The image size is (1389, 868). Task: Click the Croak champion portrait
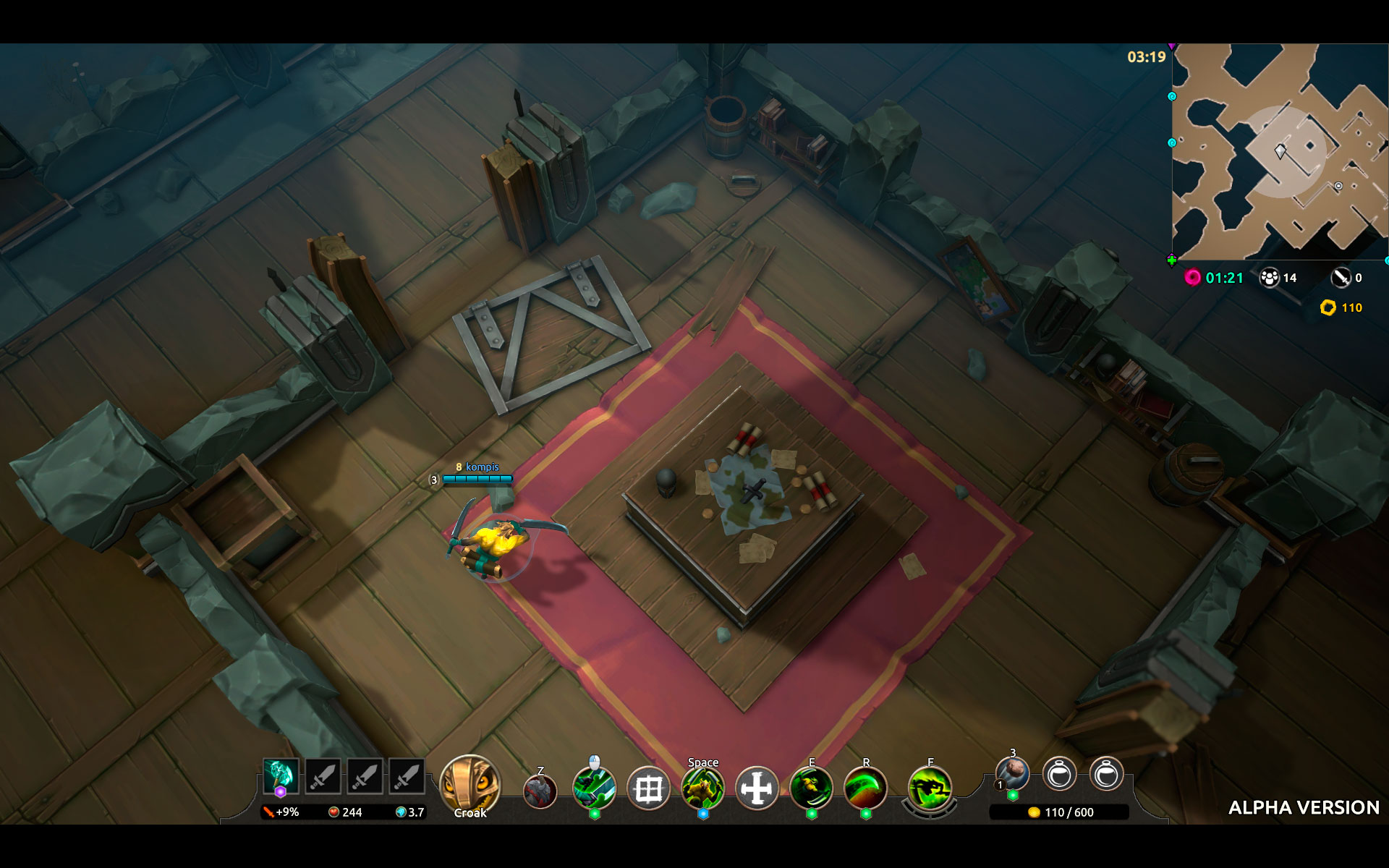[x=470, y=786]
